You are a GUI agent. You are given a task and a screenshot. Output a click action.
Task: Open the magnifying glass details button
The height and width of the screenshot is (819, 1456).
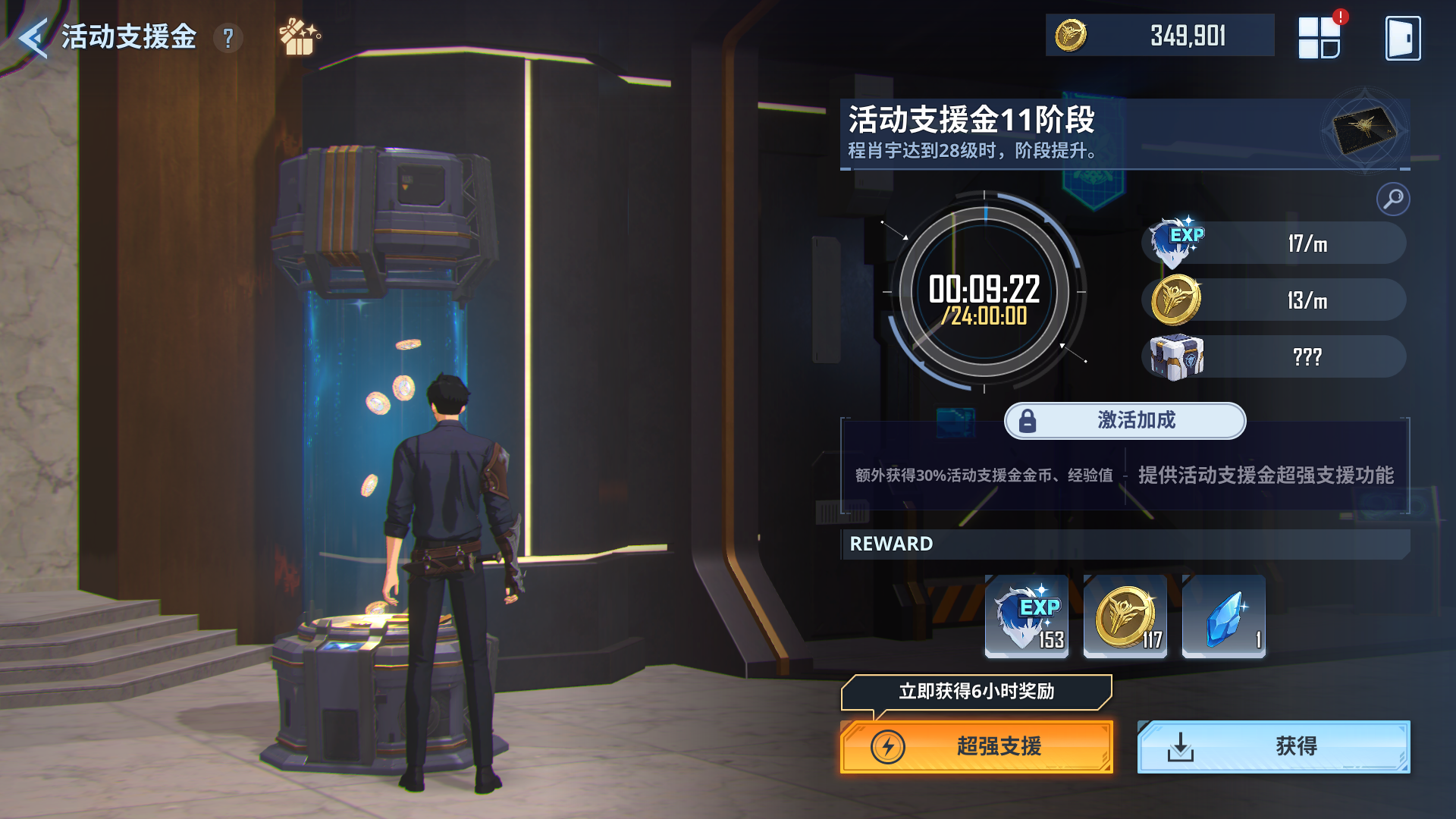point(1393,199)
